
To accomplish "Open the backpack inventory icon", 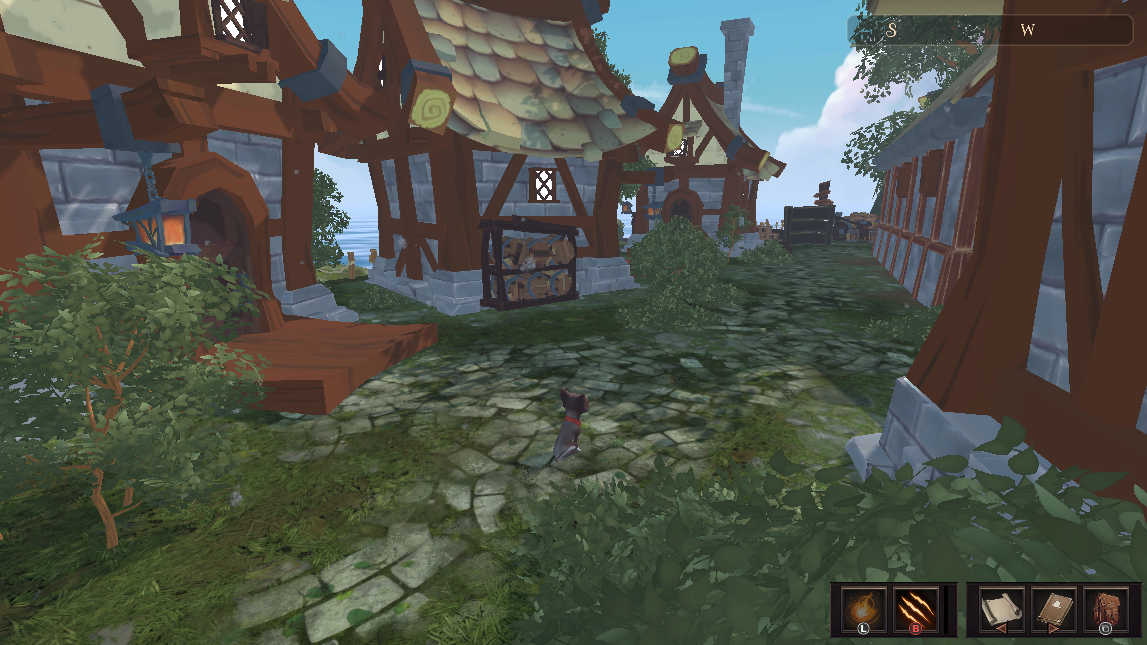I will [x=1105, y=609].
